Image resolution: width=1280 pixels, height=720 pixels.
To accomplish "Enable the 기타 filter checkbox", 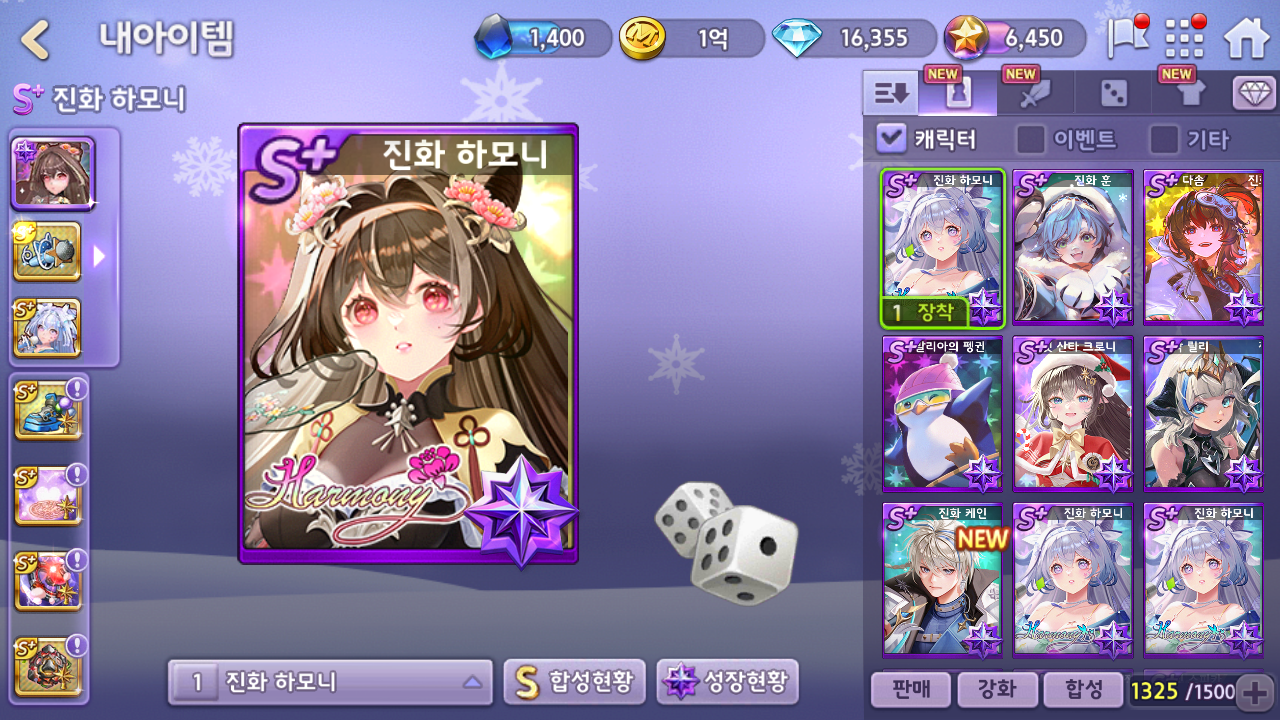I will (x=1164, y=139).
